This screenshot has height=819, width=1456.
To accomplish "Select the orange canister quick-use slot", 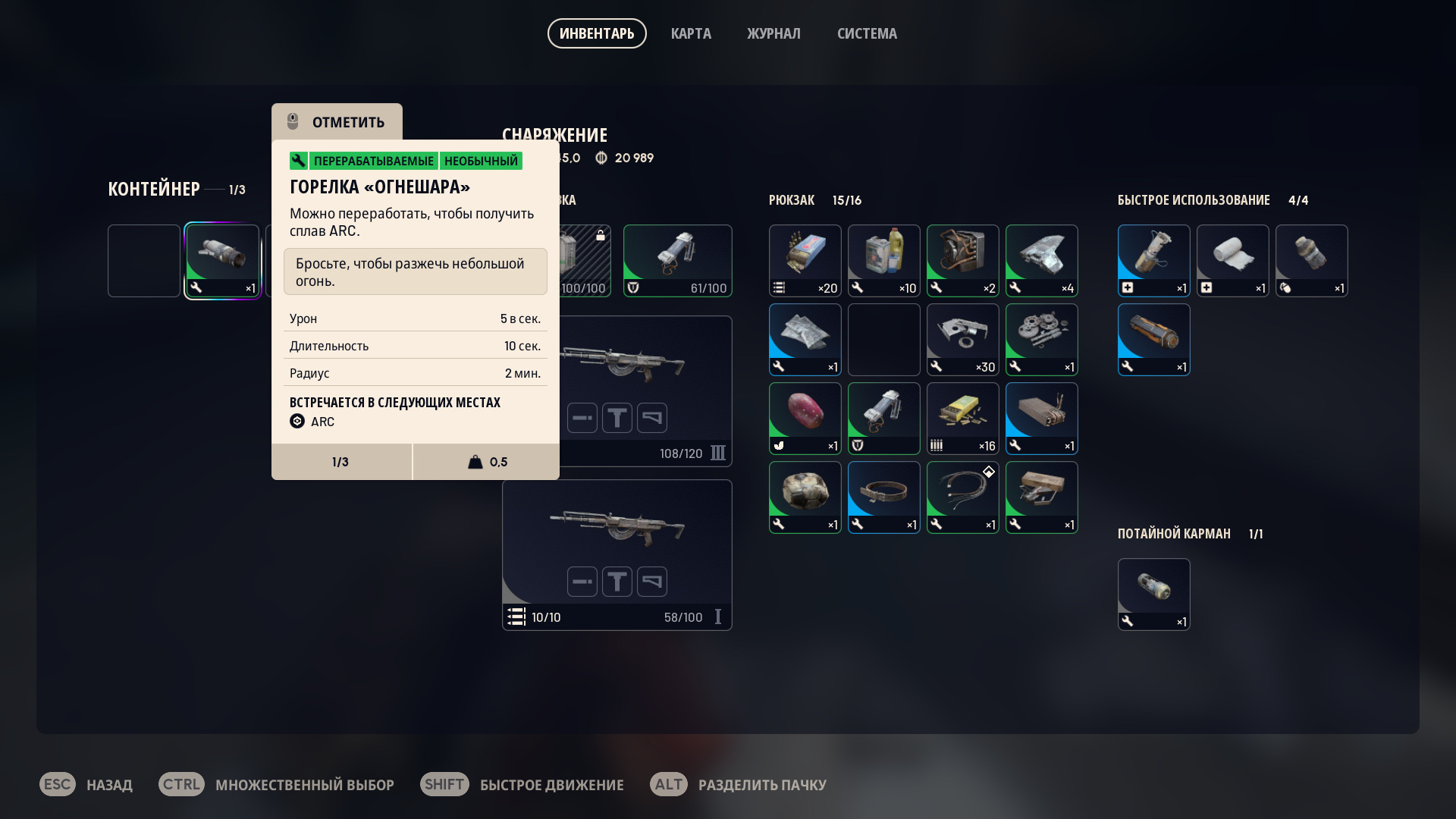I will (x=1153, y=339).
